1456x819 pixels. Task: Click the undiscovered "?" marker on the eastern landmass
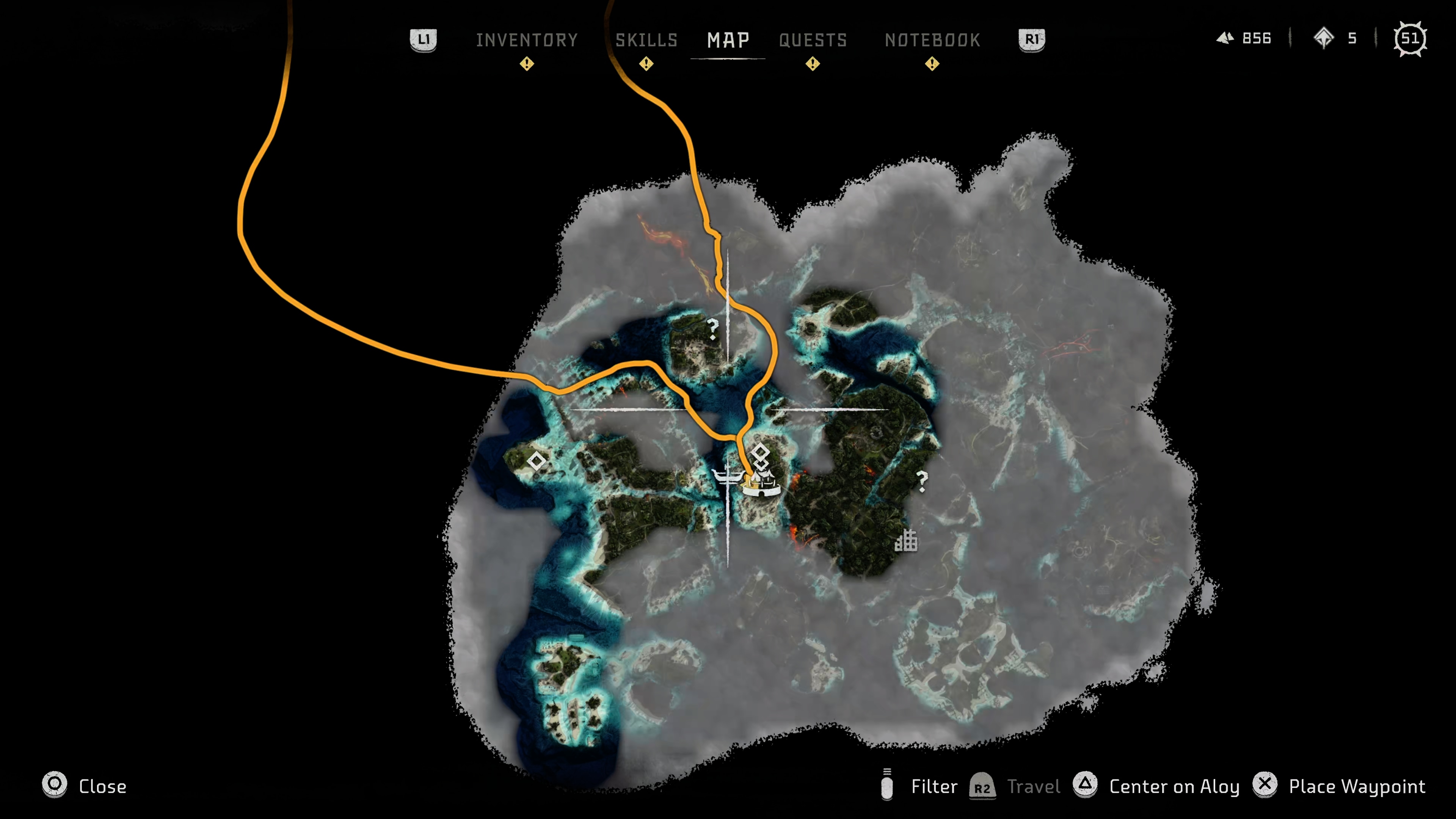[923, 479]
